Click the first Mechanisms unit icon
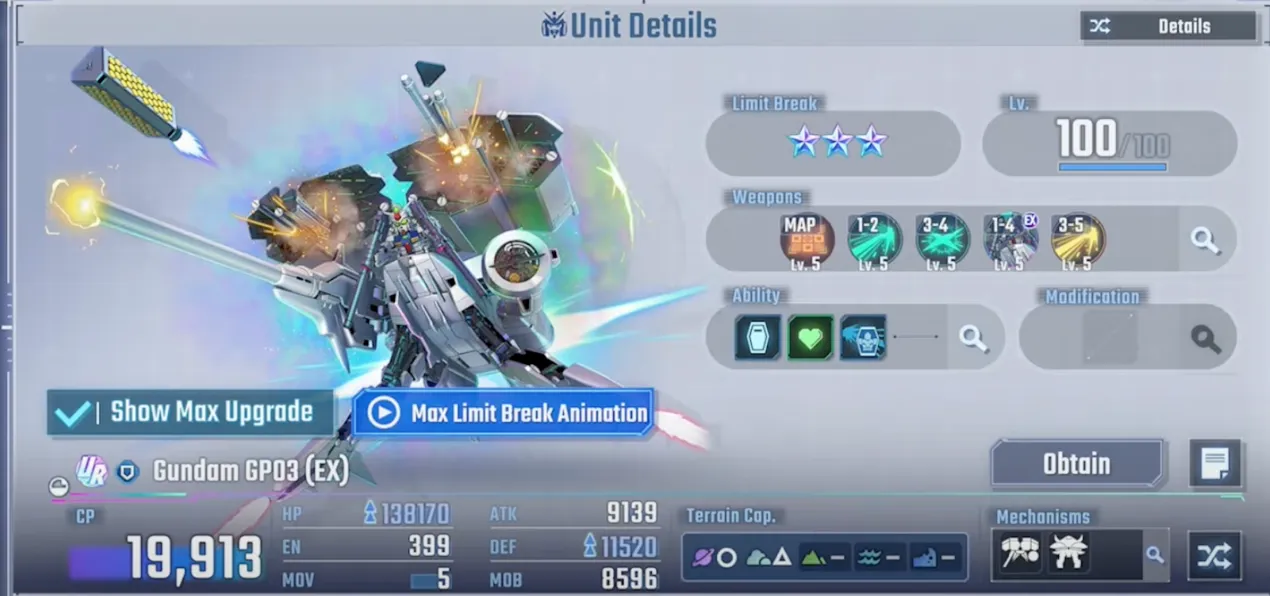 [1021, 553]
